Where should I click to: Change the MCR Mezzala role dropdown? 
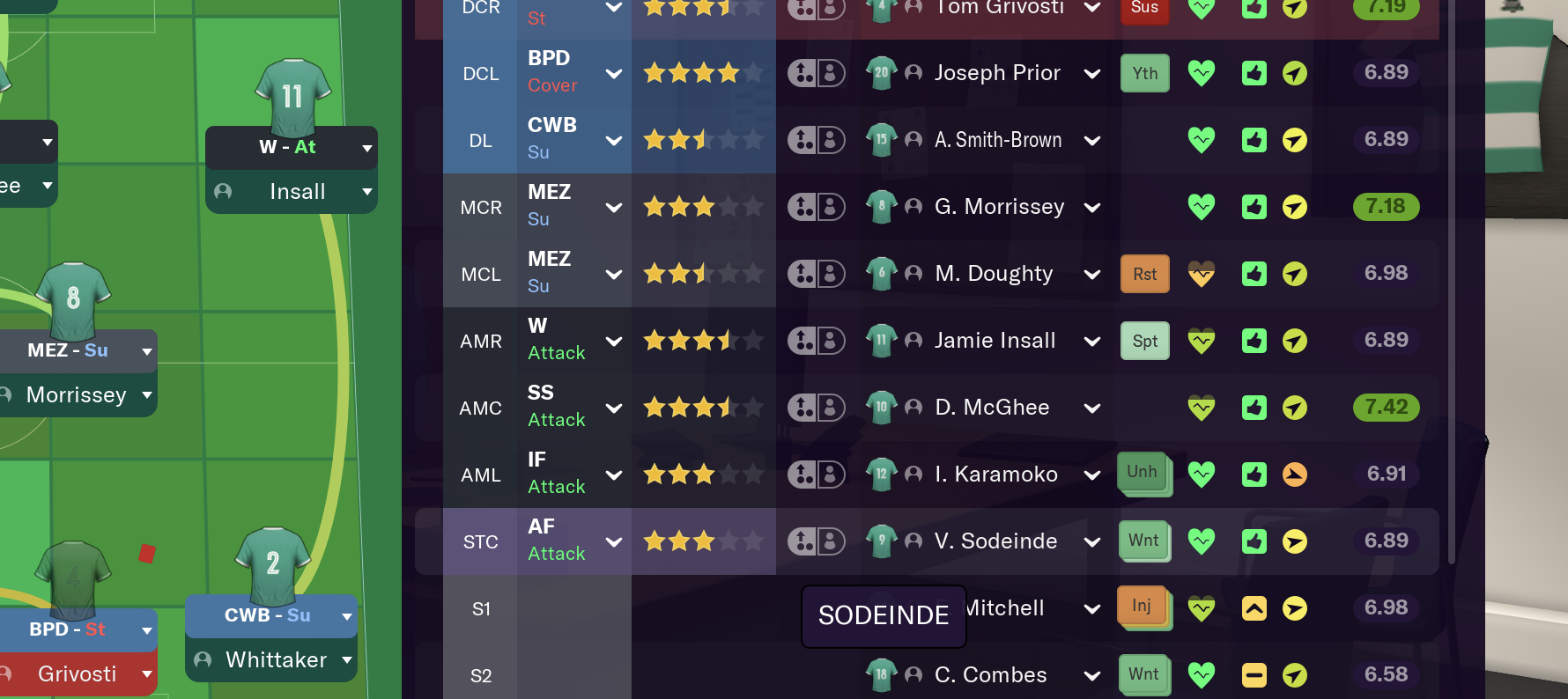614,208
